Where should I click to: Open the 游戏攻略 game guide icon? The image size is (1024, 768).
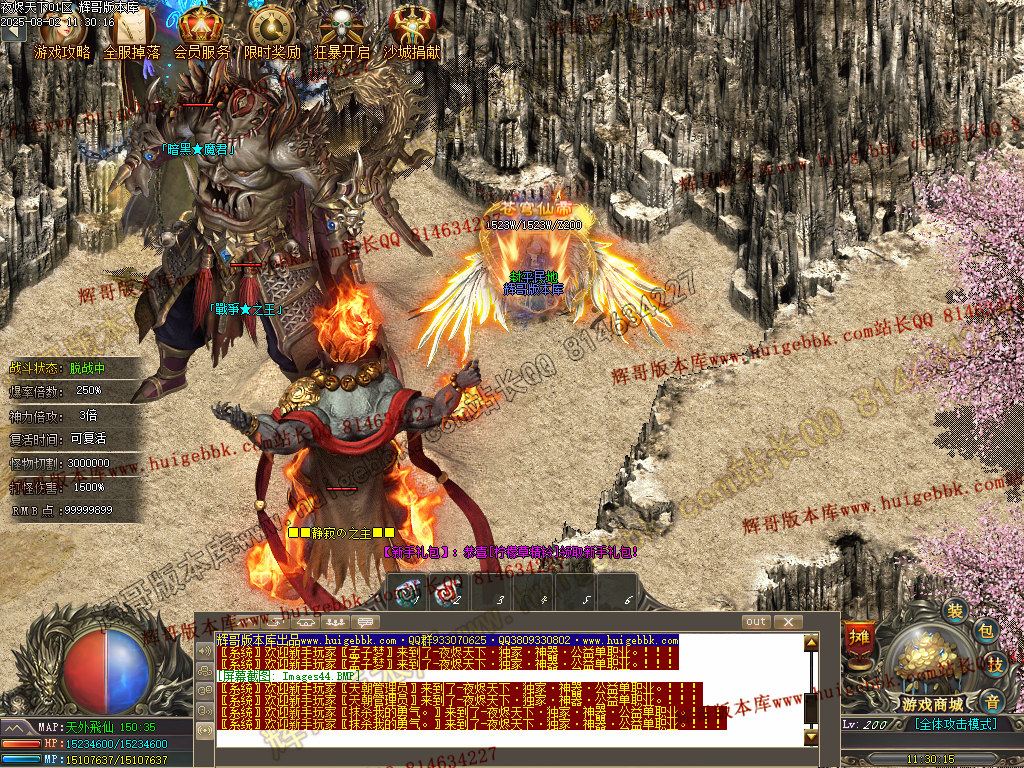tap(62, 30)
